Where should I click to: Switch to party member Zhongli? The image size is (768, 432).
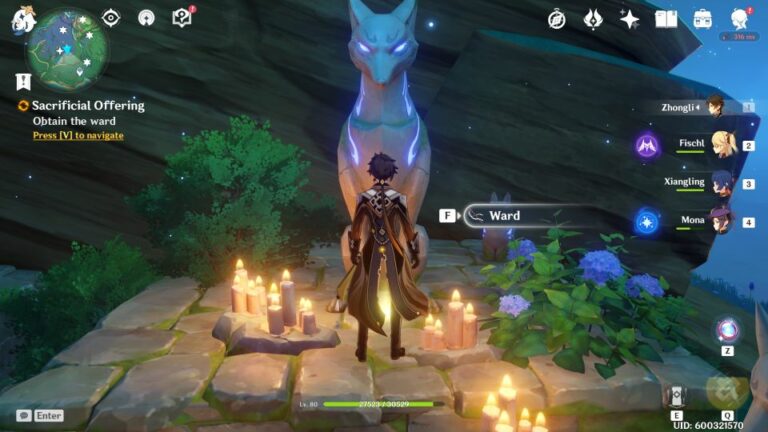click(x=716, y=107)
